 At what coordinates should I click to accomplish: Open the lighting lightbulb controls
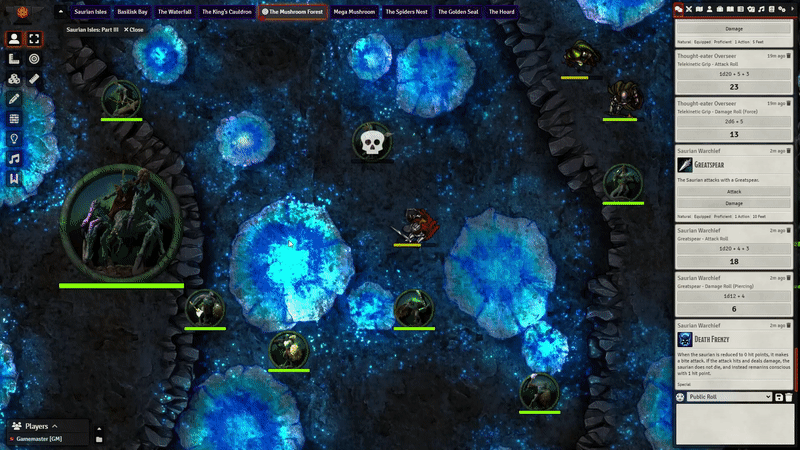[x=14, y=139]
